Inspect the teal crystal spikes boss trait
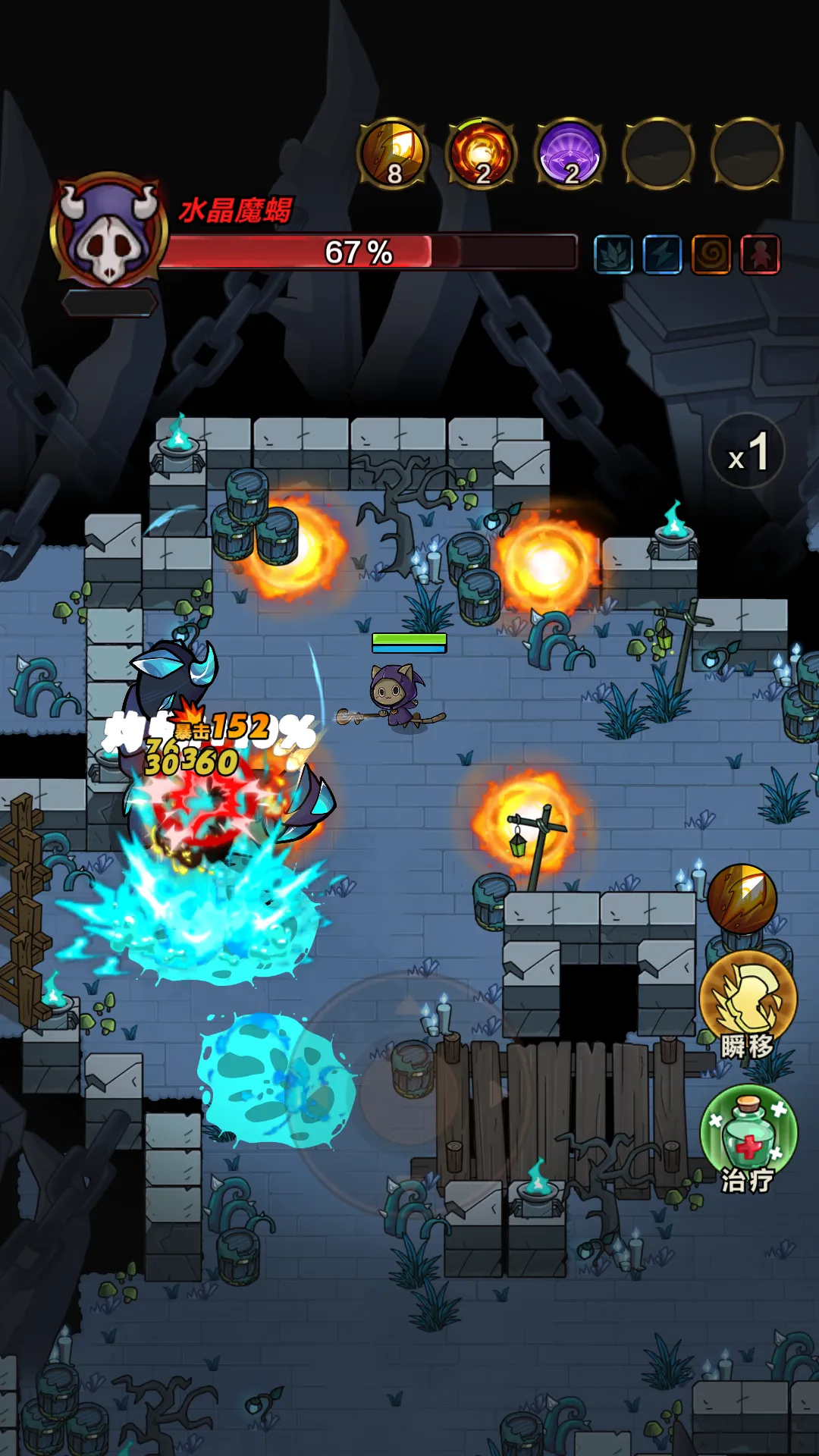819x1456 pixels. (x=613, y=254)
